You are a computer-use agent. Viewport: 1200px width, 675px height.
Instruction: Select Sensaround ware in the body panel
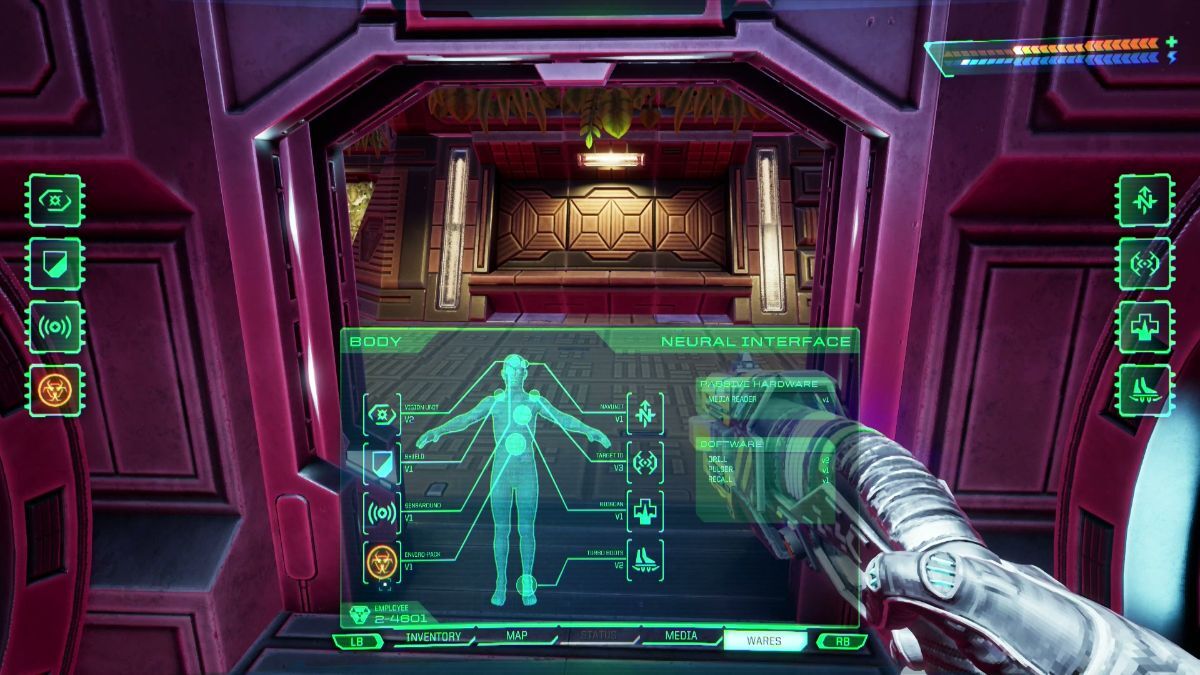coord(382,513)
